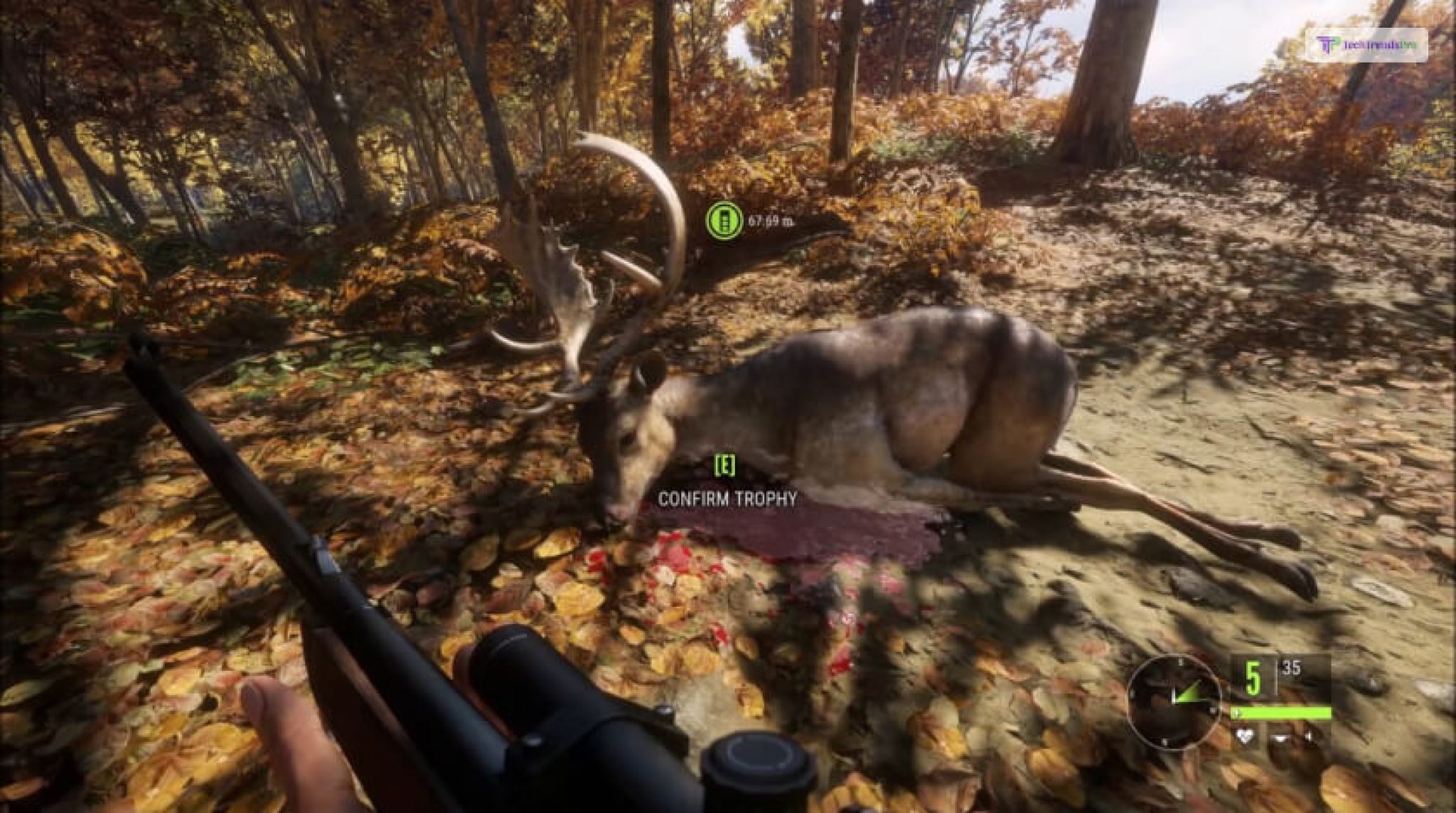Click the compass dial in the lower right
1456x813 pixels.
1174,702
